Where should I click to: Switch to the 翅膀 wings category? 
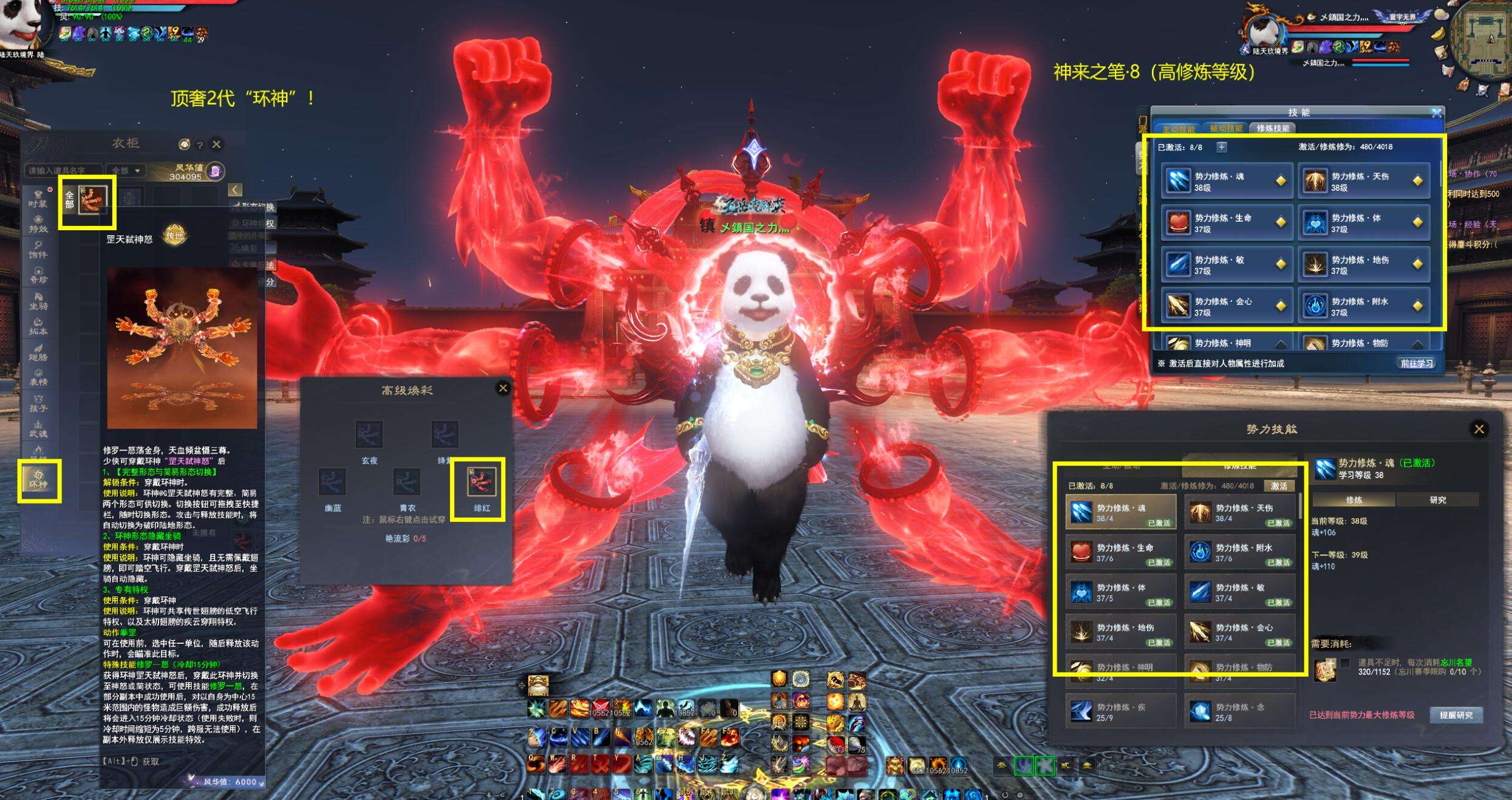pyautogui.click(x=38, y=353)
